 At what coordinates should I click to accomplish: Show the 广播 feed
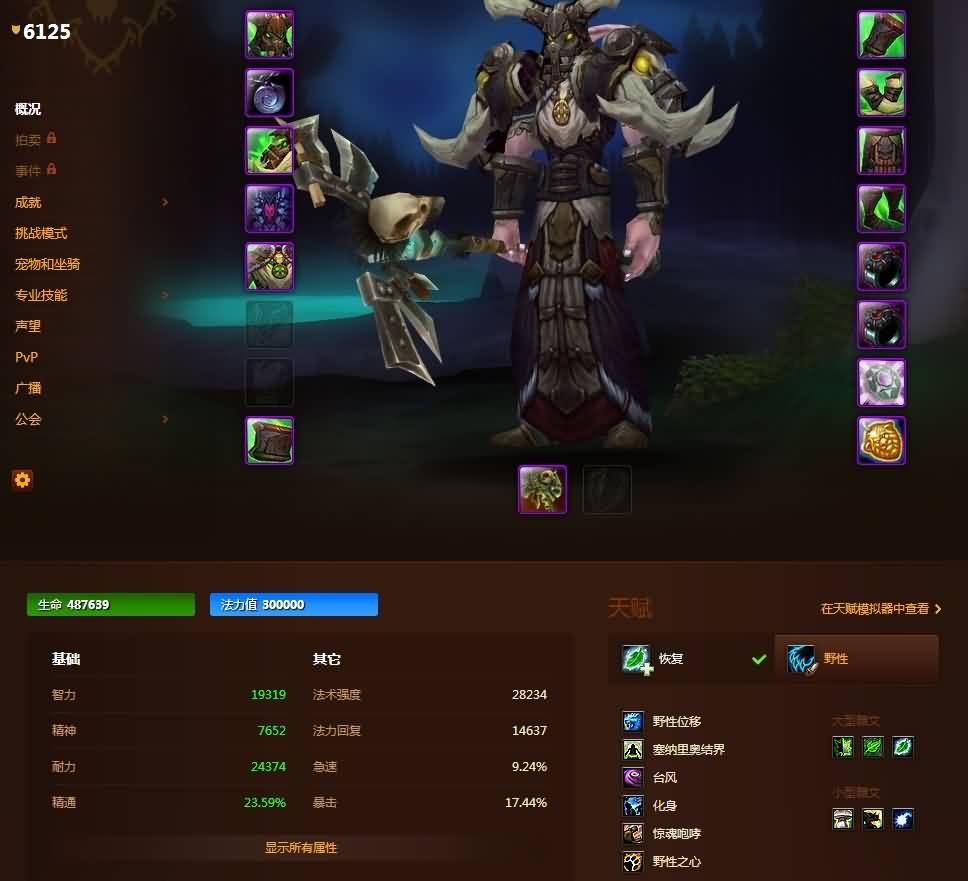pos(28,388)
